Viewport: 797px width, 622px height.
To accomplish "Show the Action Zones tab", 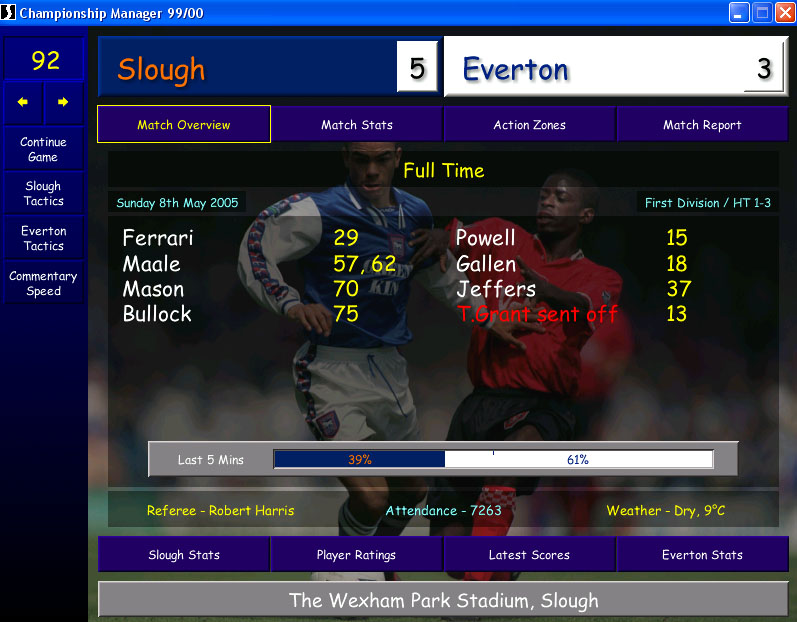I will (529, 125).
